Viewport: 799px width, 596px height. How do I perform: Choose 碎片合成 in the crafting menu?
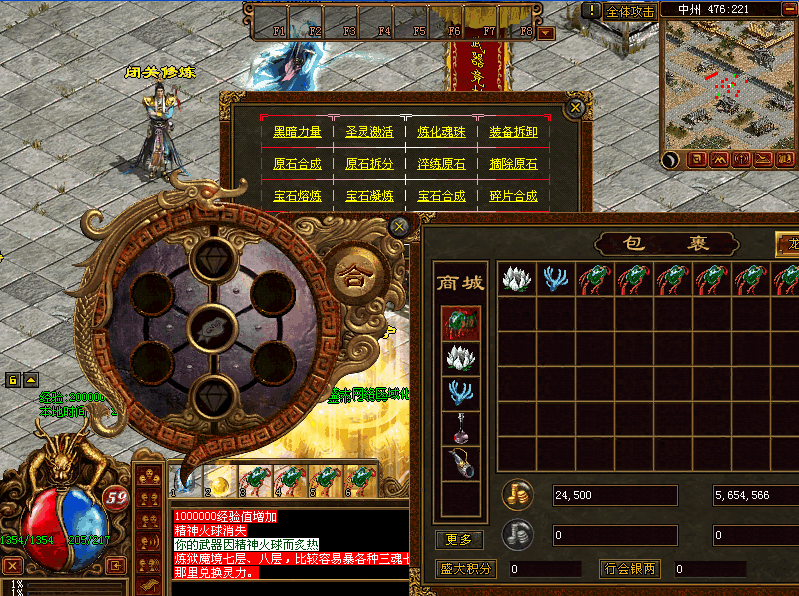513,196
